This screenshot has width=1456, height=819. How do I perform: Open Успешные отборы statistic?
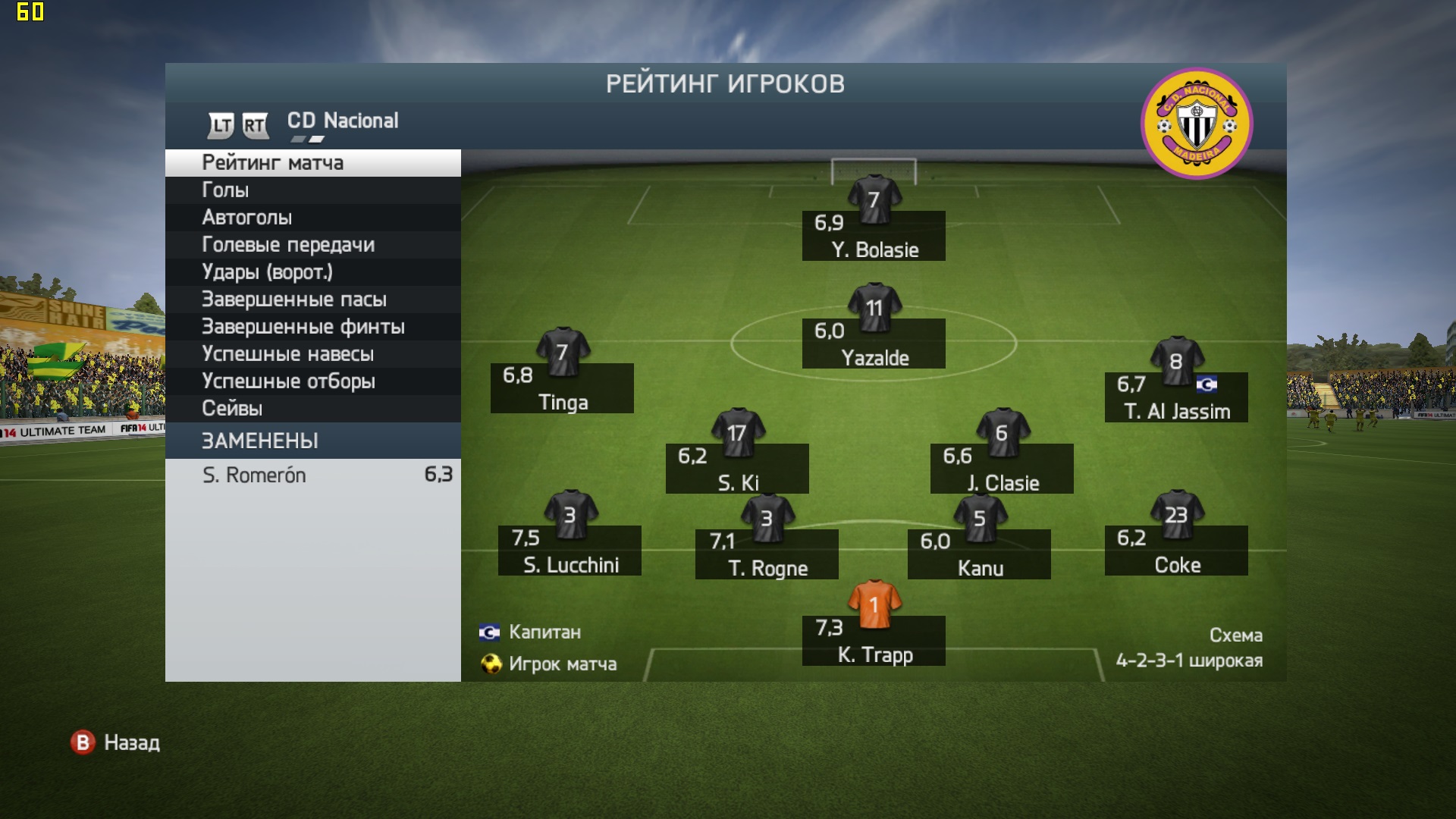tap(312, 381)
